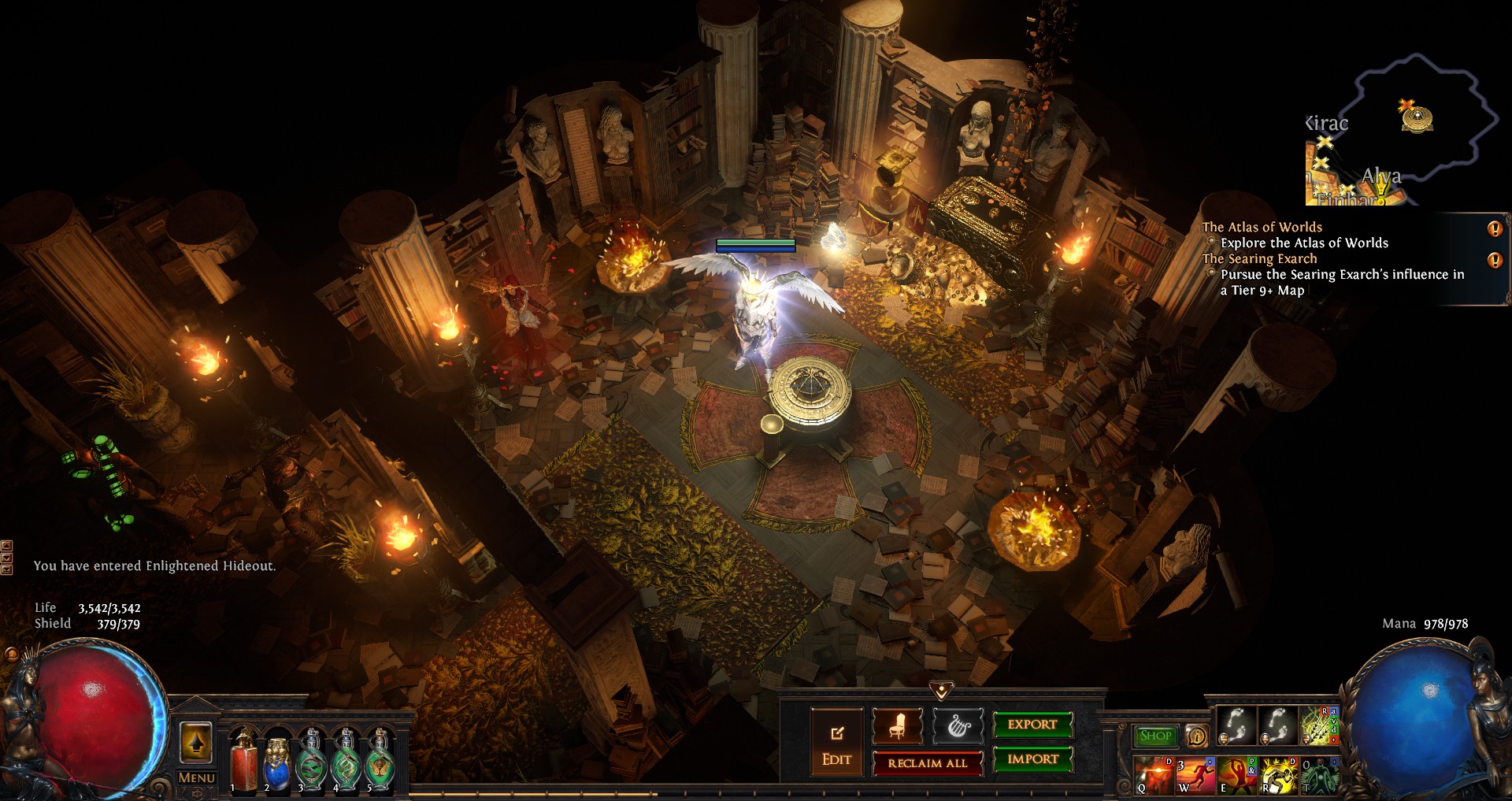Open the Shop
Viewport: 1512px width, 801px height.
[1155, 736]
